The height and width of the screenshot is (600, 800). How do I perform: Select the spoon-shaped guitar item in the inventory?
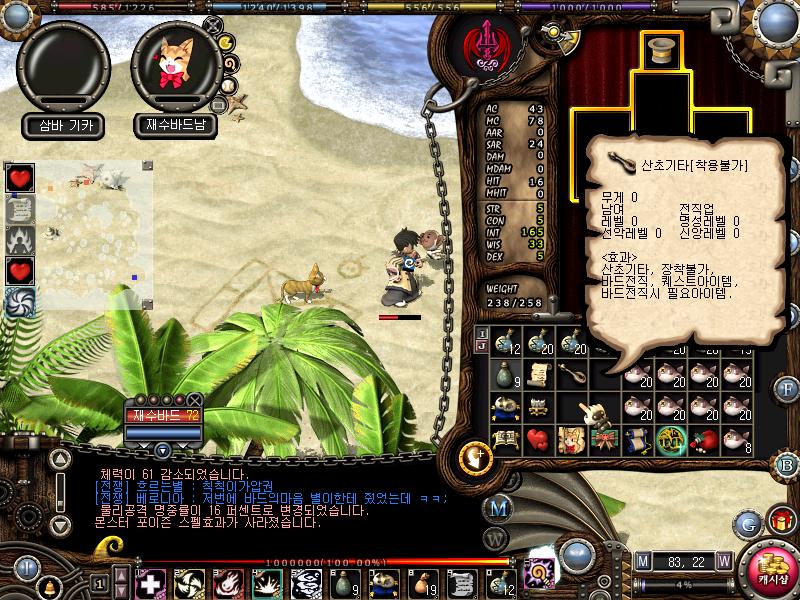[572, 375]
